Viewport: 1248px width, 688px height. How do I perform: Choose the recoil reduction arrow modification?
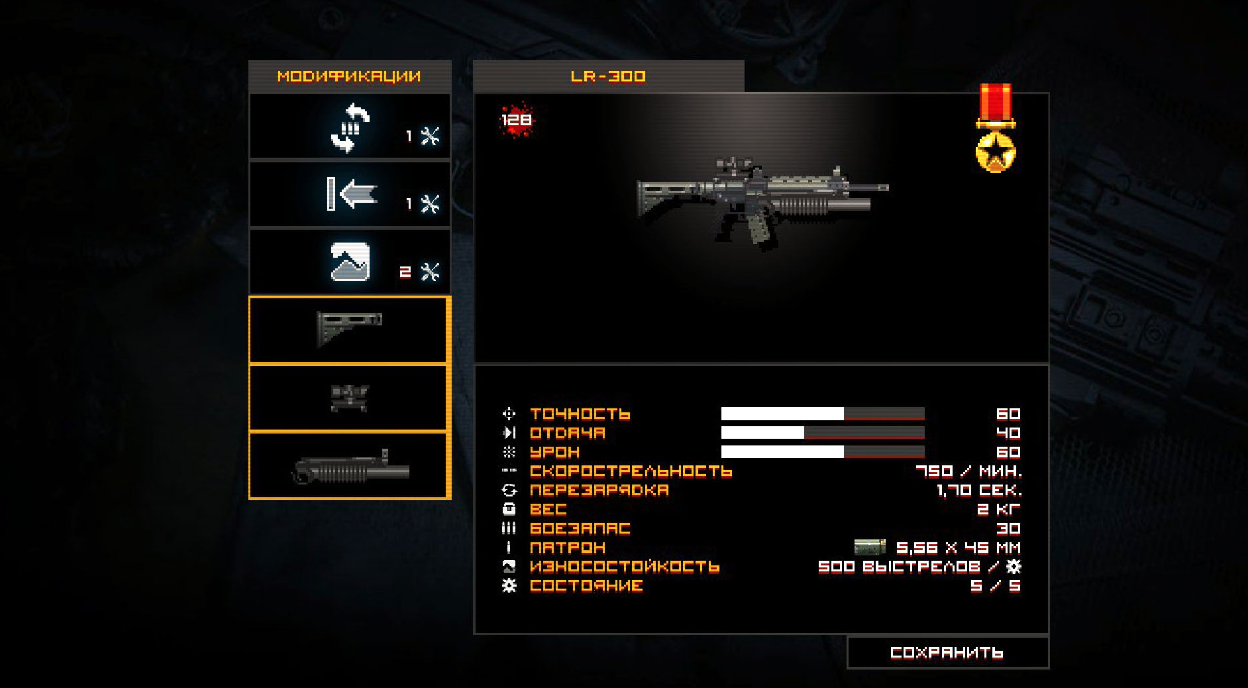(x=350, y=195)
